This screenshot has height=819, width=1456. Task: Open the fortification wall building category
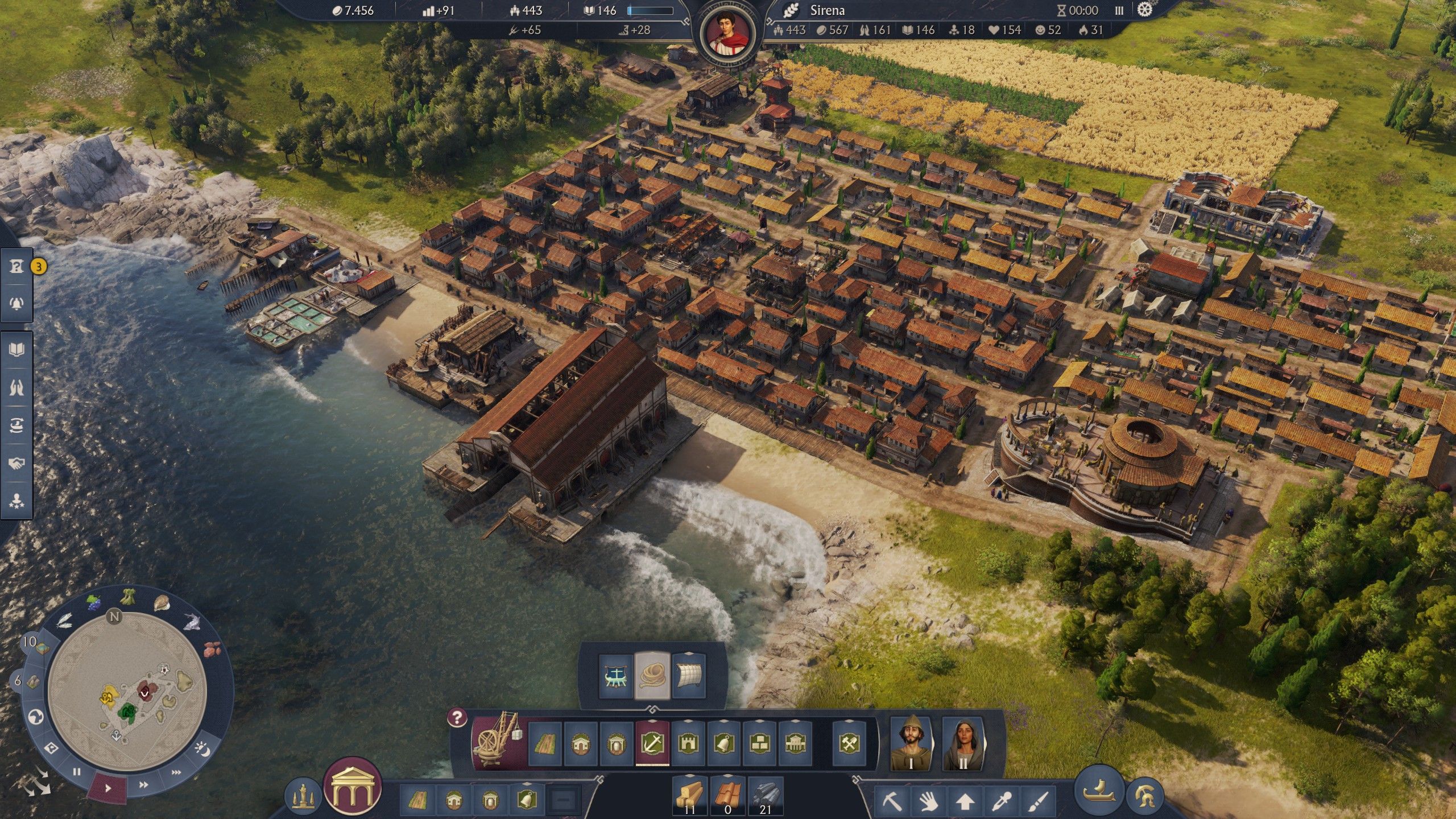(688, 743)
